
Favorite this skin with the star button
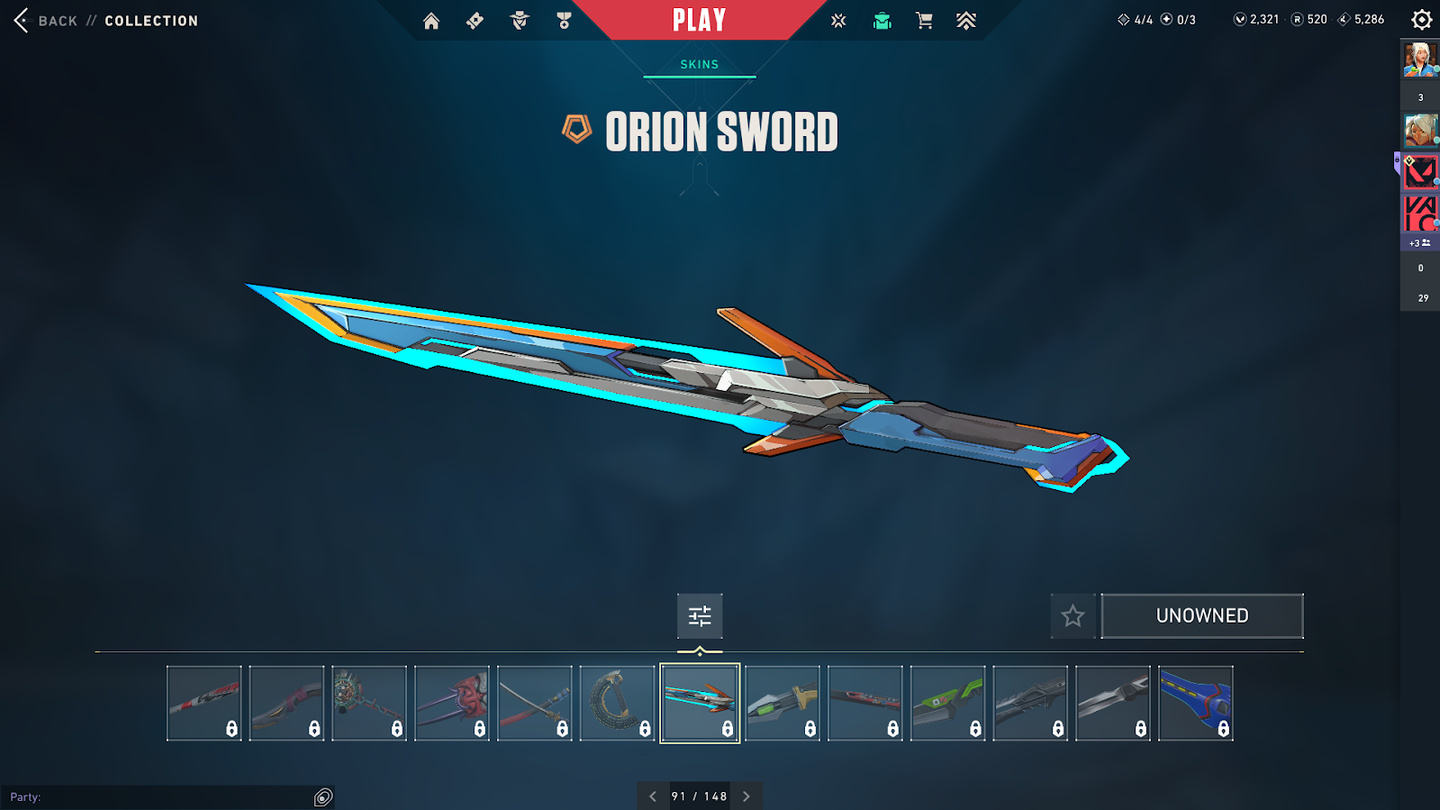(x=1073, y=616)
